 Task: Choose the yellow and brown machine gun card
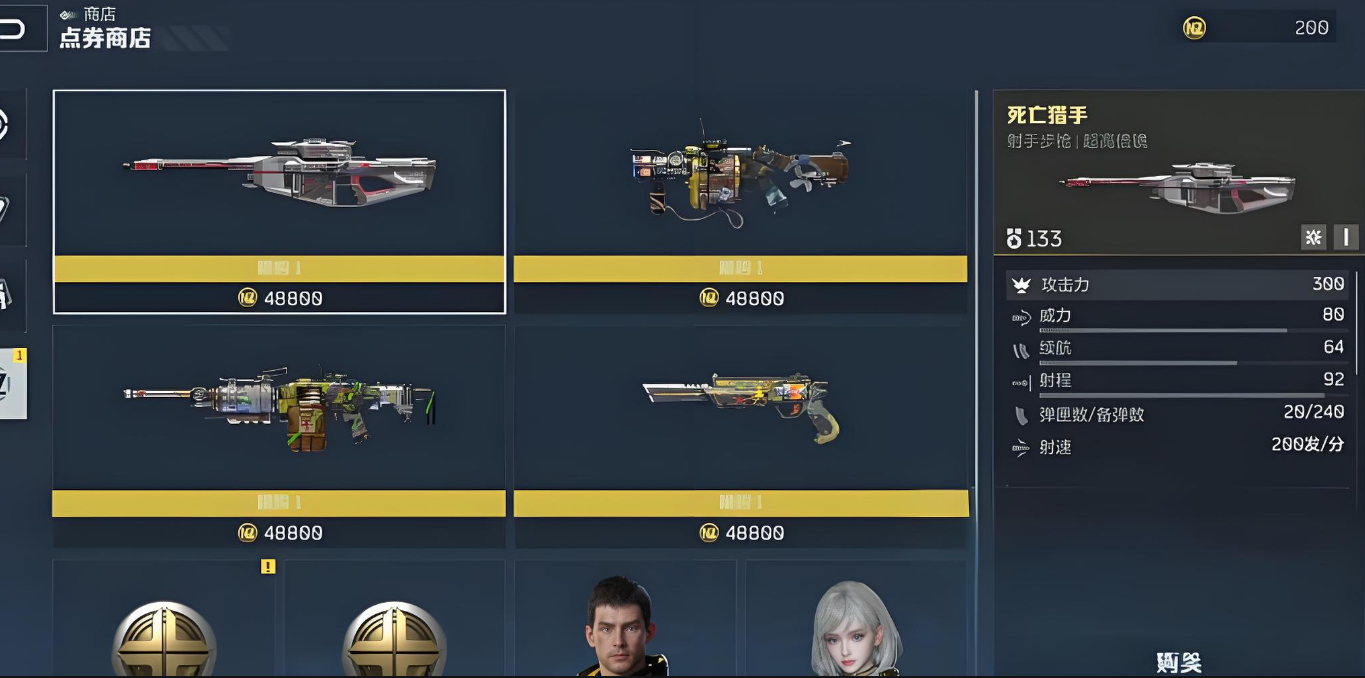[x=740, y=201]
